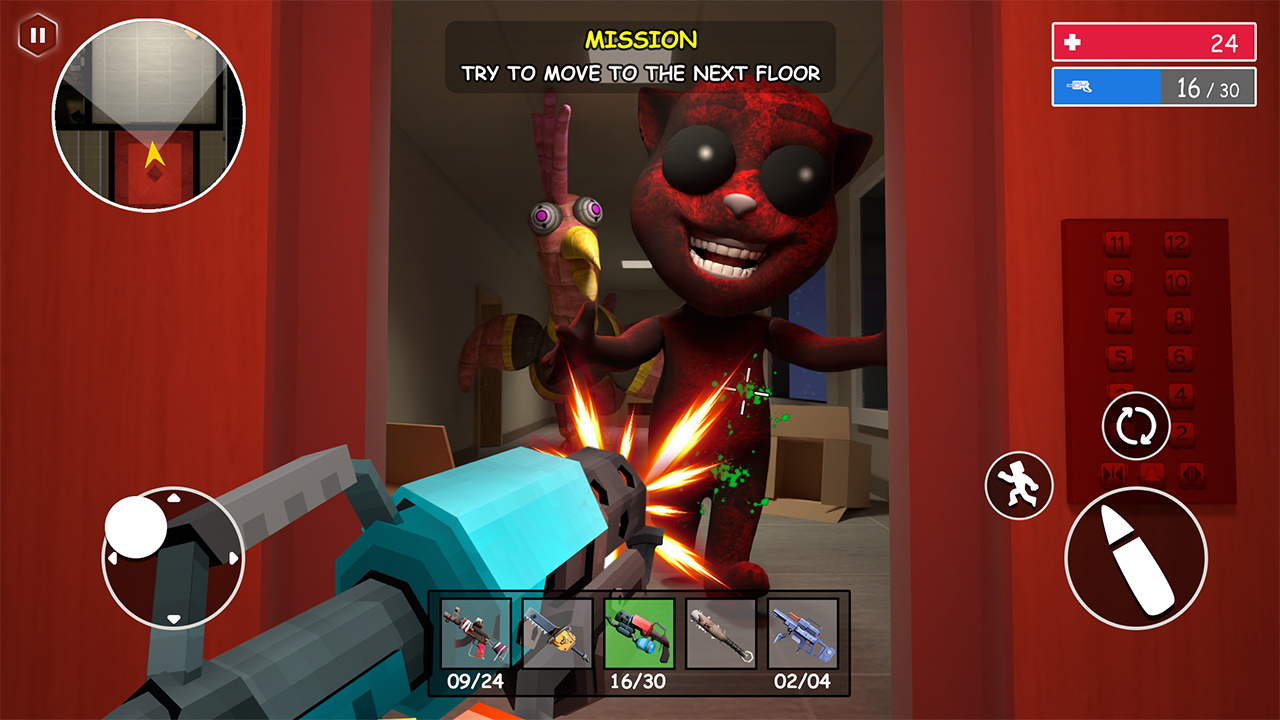
Task: Fire weapon with the bullet button
Action: click(x=1135, y=558)
